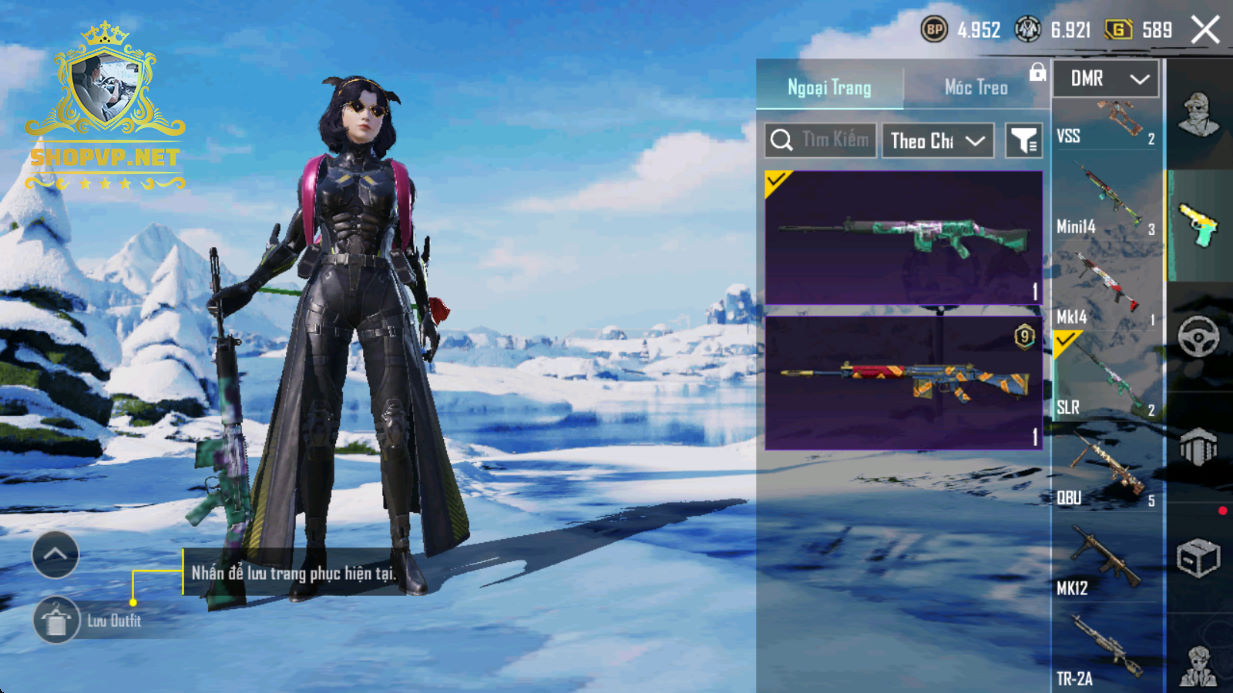
Task: Select the green and pink SLR skin
Action: coord(904,237)
